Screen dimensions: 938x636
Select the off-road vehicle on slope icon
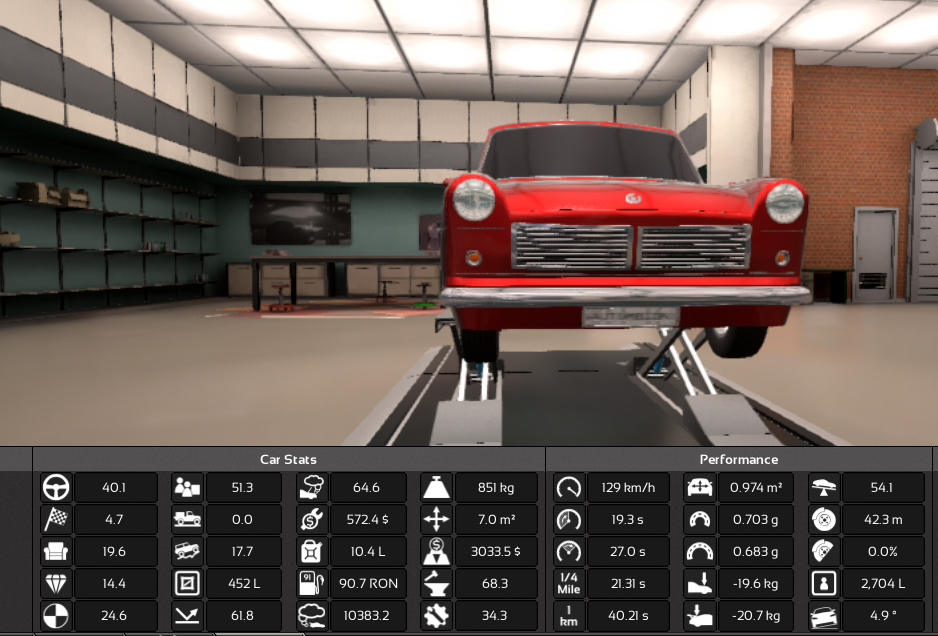[186, 552]
